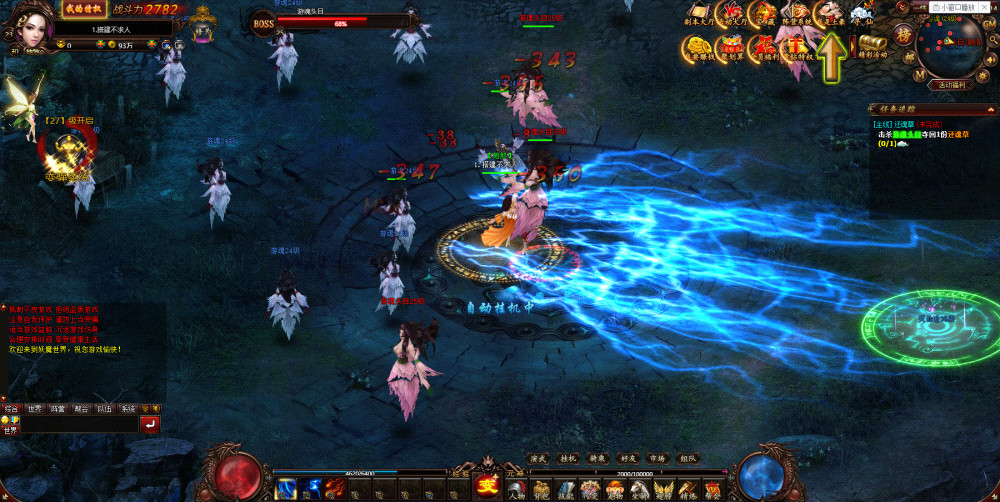Open the 好友 friends button
This screenshot has width=1000, height=502.
pyautogui.click(x=627, y=458)
